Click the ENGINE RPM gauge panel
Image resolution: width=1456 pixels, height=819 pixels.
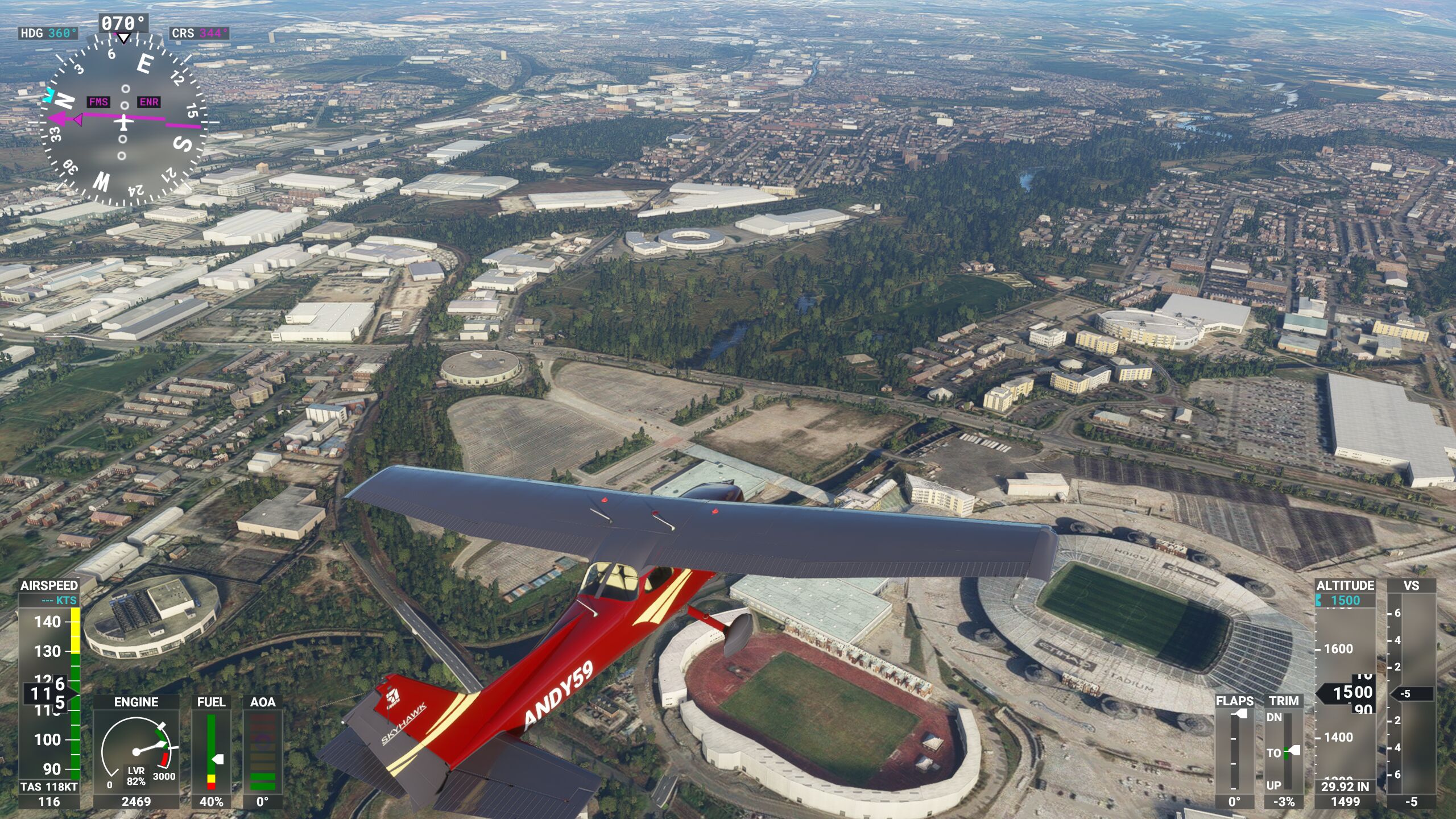pos(136,751)
